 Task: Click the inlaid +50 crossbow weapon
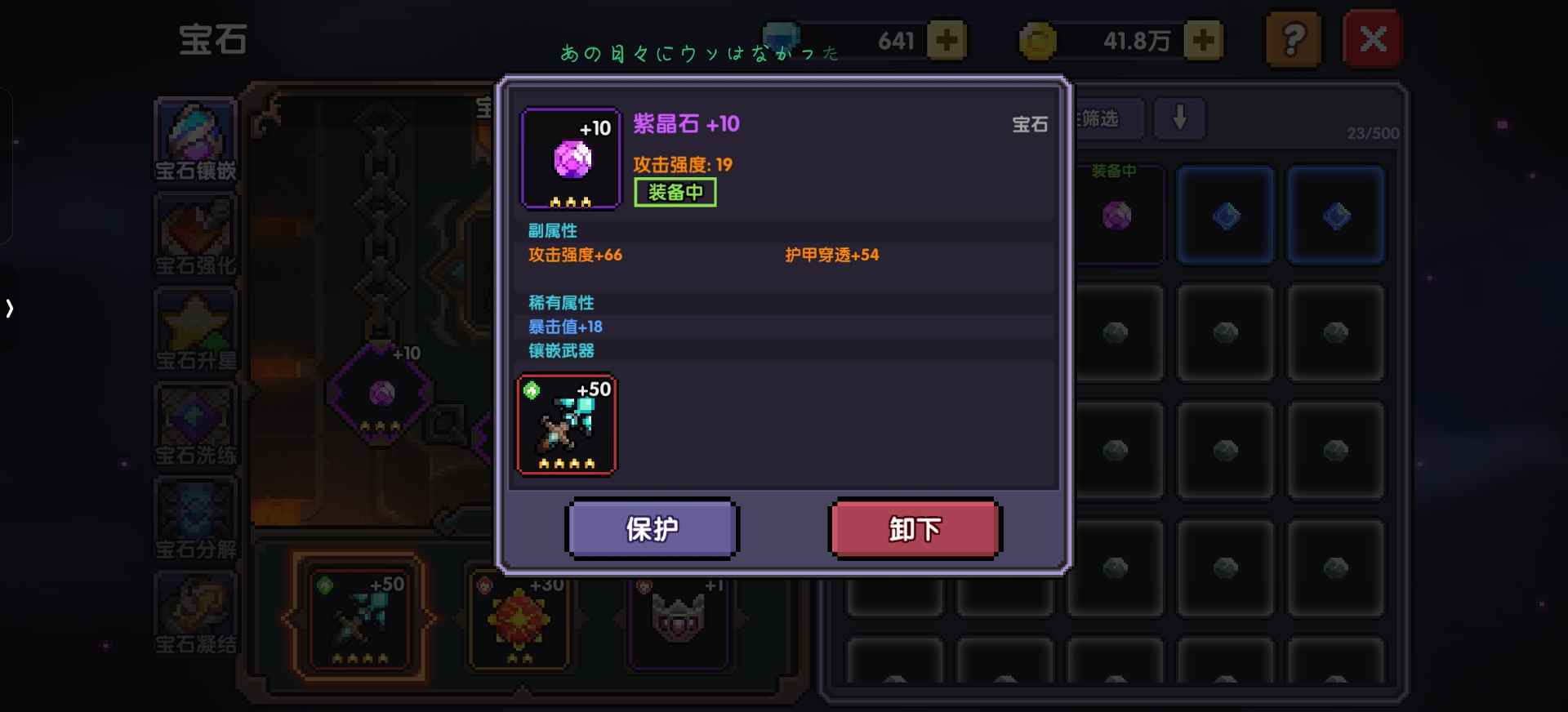pyautogui.click(x=566, y=423)
